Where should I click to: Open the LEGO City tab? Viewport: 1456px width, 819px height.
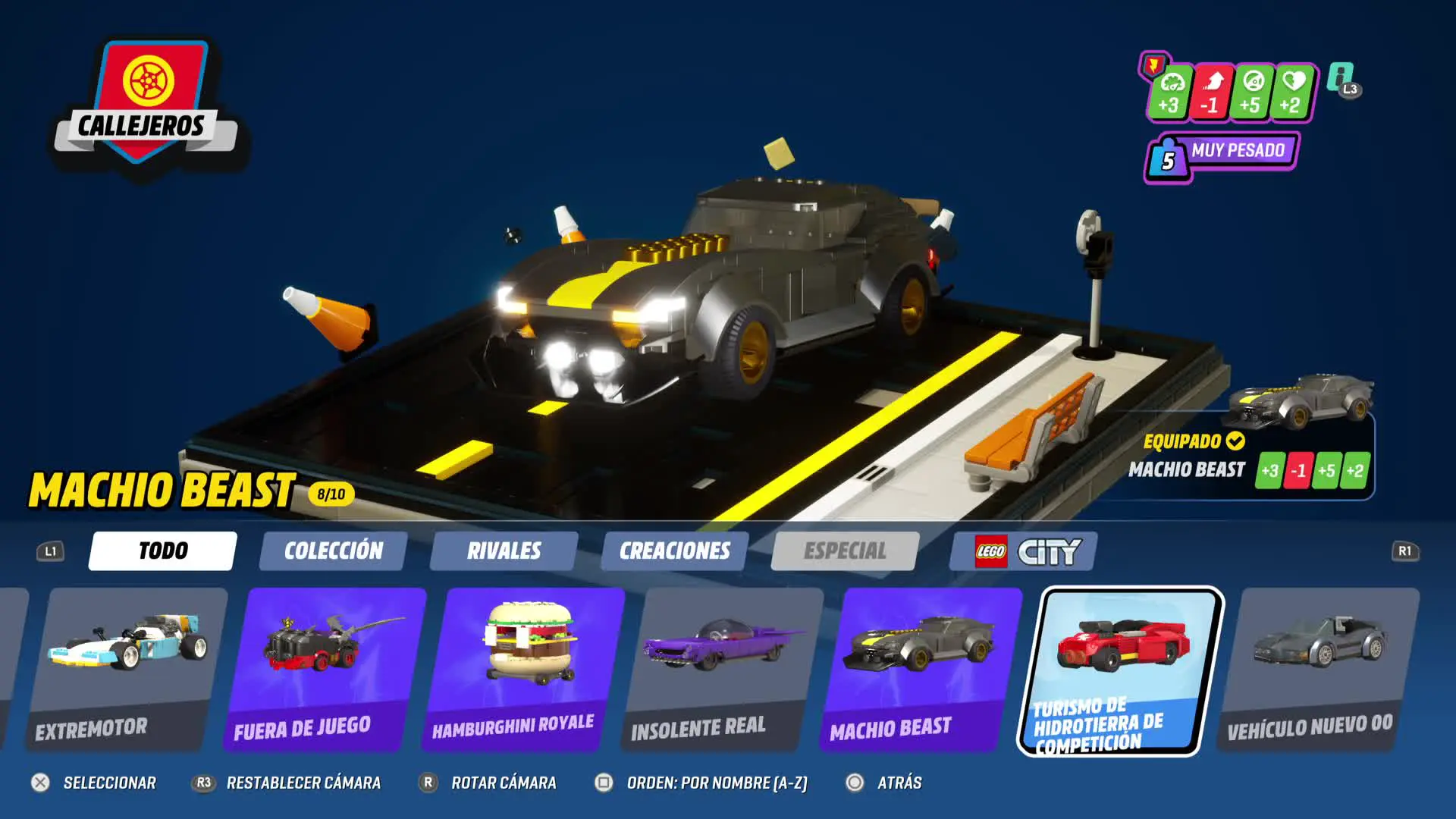[1023, 551]
